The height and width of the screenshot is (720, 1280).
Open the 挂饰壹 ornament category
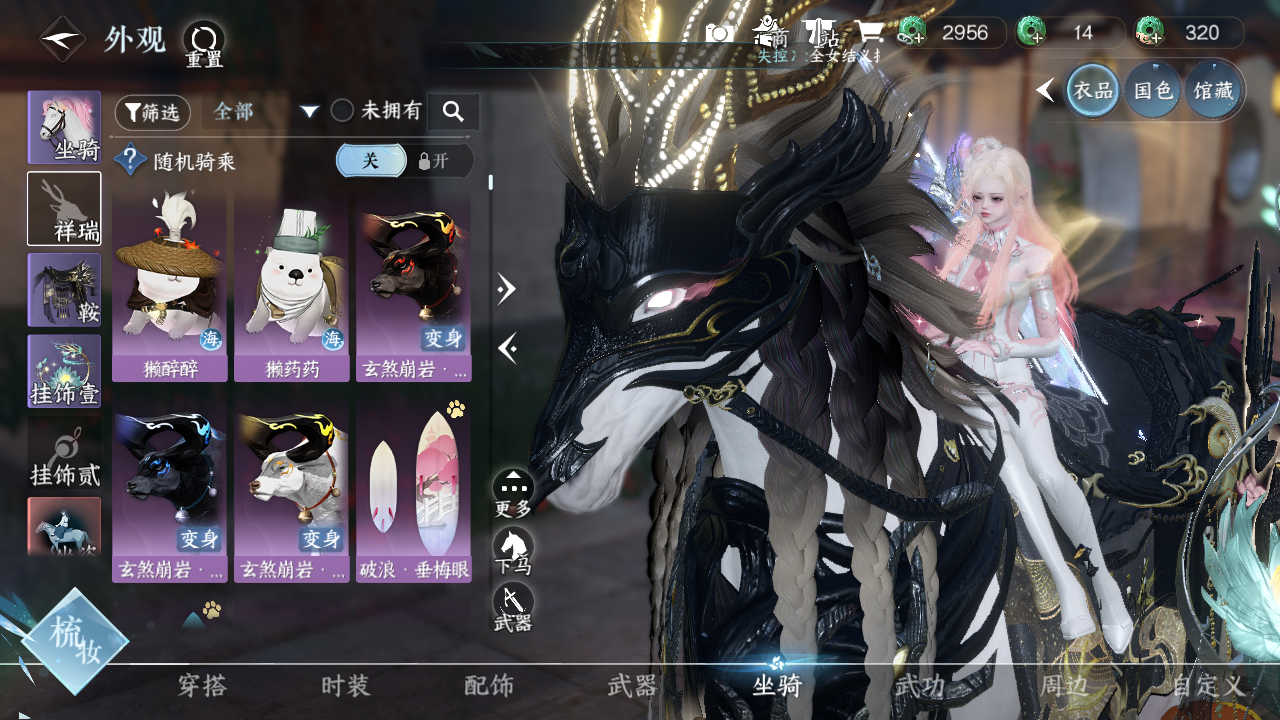64,371
